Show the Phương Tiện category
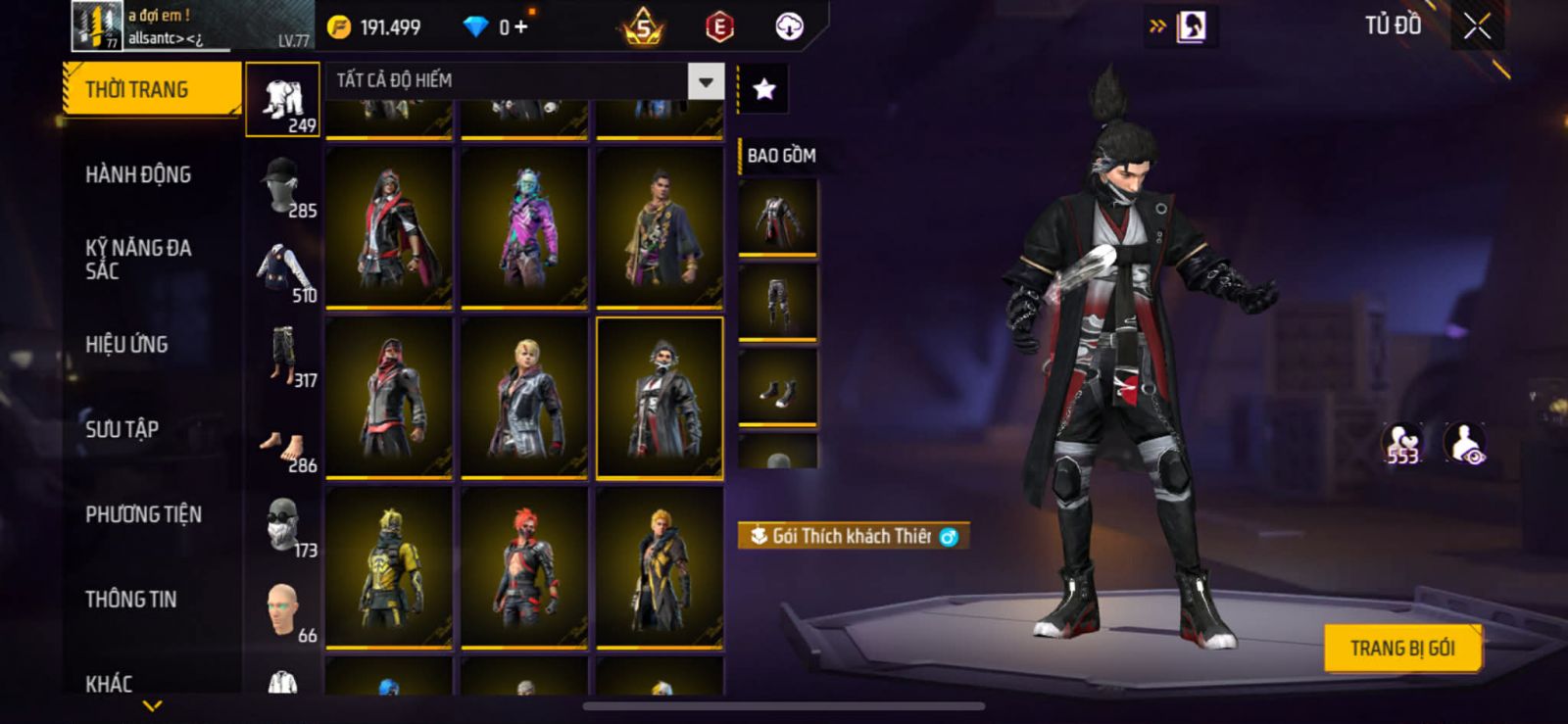1568x724 pixels. (143, 514)
